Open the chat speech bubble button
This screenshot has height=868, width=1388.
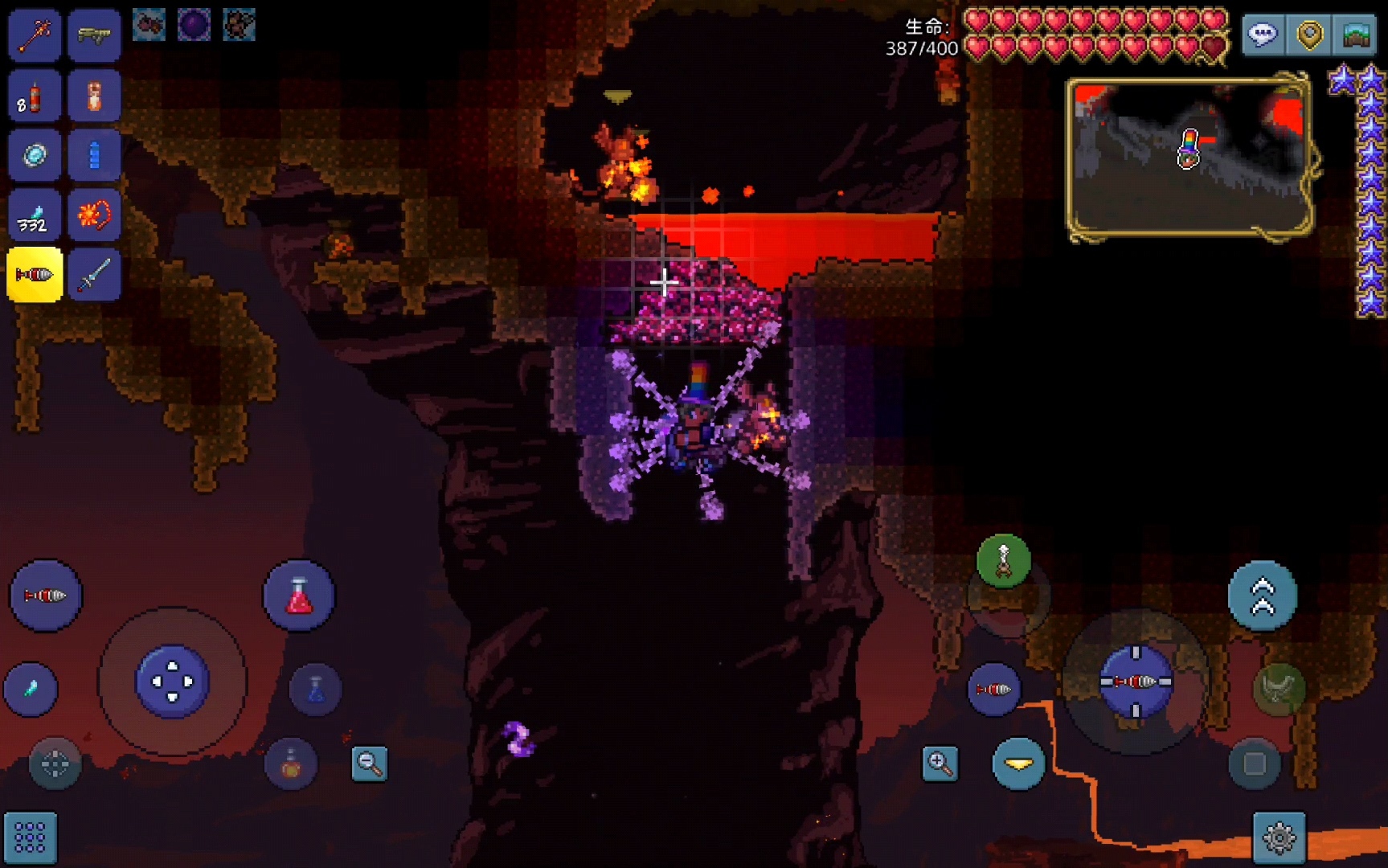[1263, 35]
